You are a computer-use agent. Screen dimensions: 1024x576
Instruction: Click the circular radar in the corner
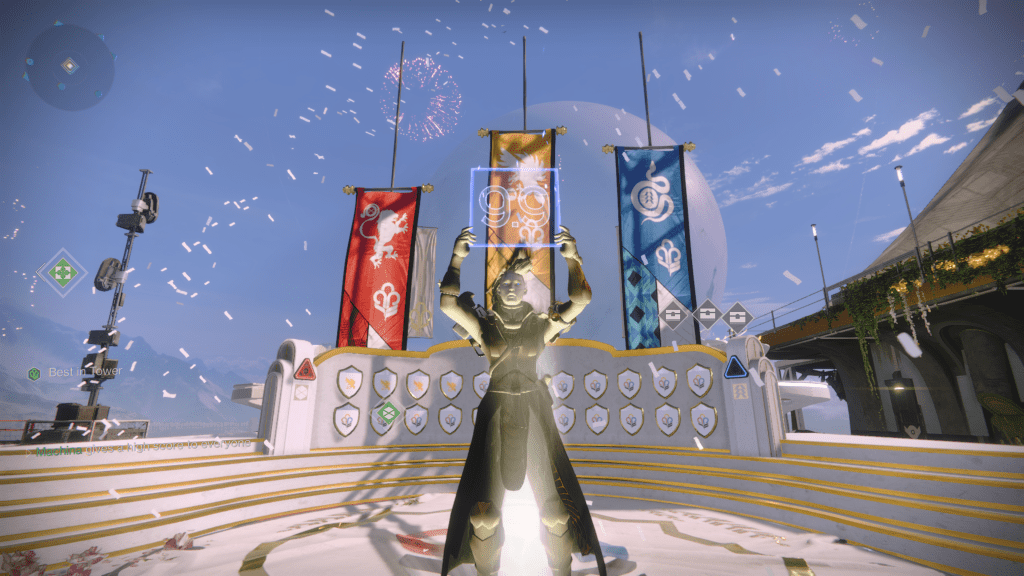point(69,66)
